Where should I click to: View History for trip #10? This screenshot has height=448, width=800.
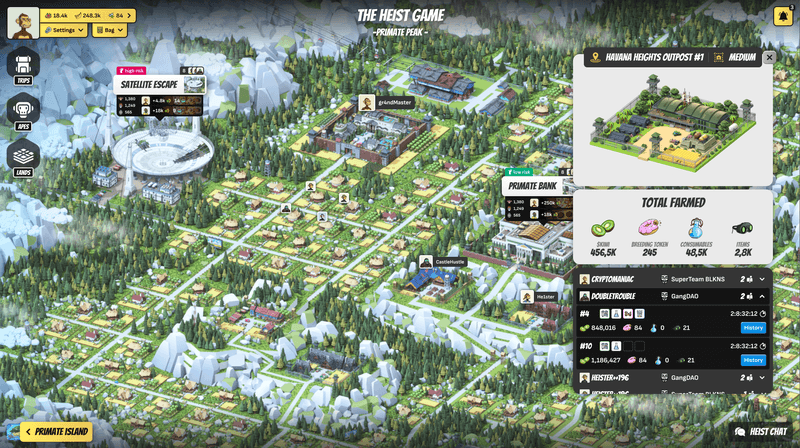[752, 360]
